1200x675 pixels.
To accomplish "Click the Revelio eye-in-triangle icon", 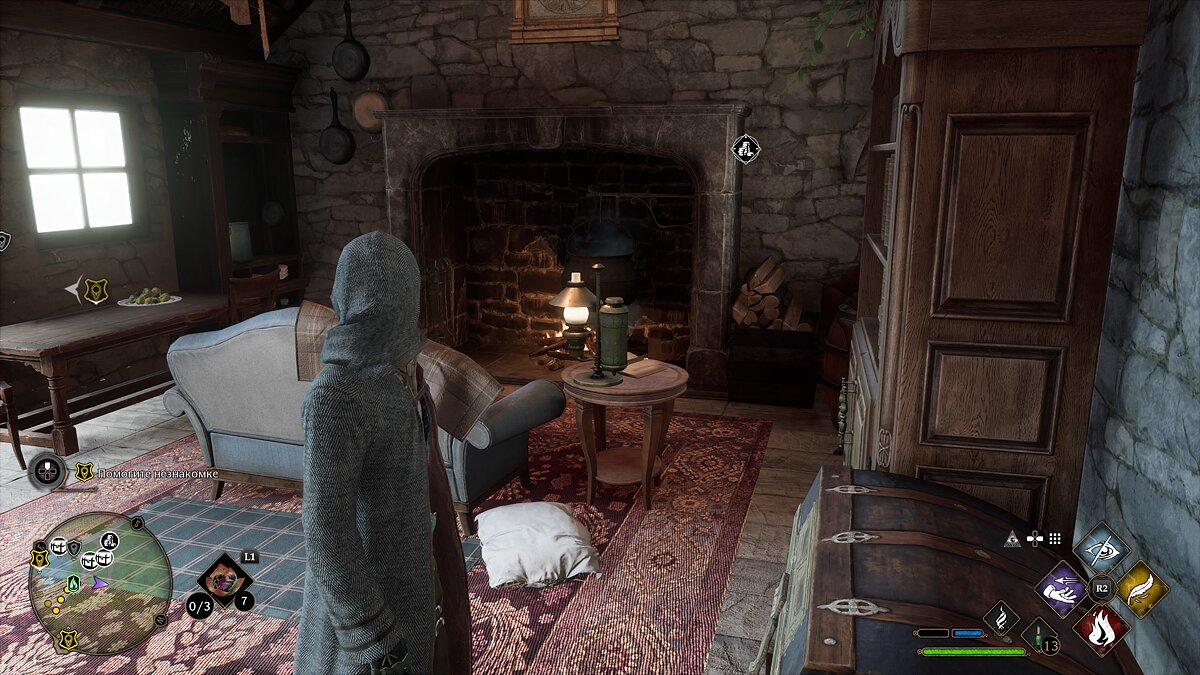I will (x=1012, y=538).
